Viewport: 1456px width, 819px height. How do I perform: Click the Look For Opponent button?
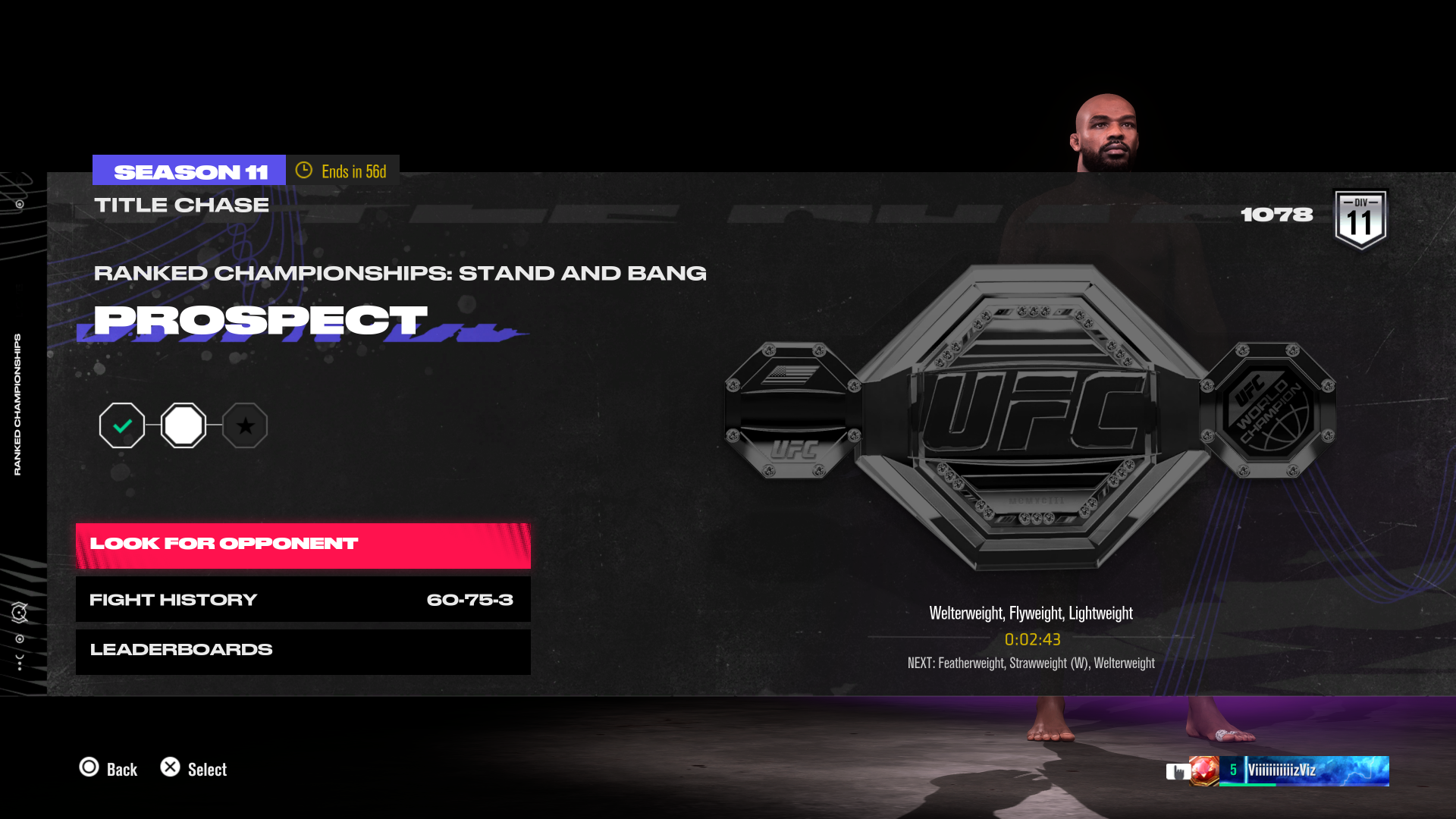click(x=303, y=543)
